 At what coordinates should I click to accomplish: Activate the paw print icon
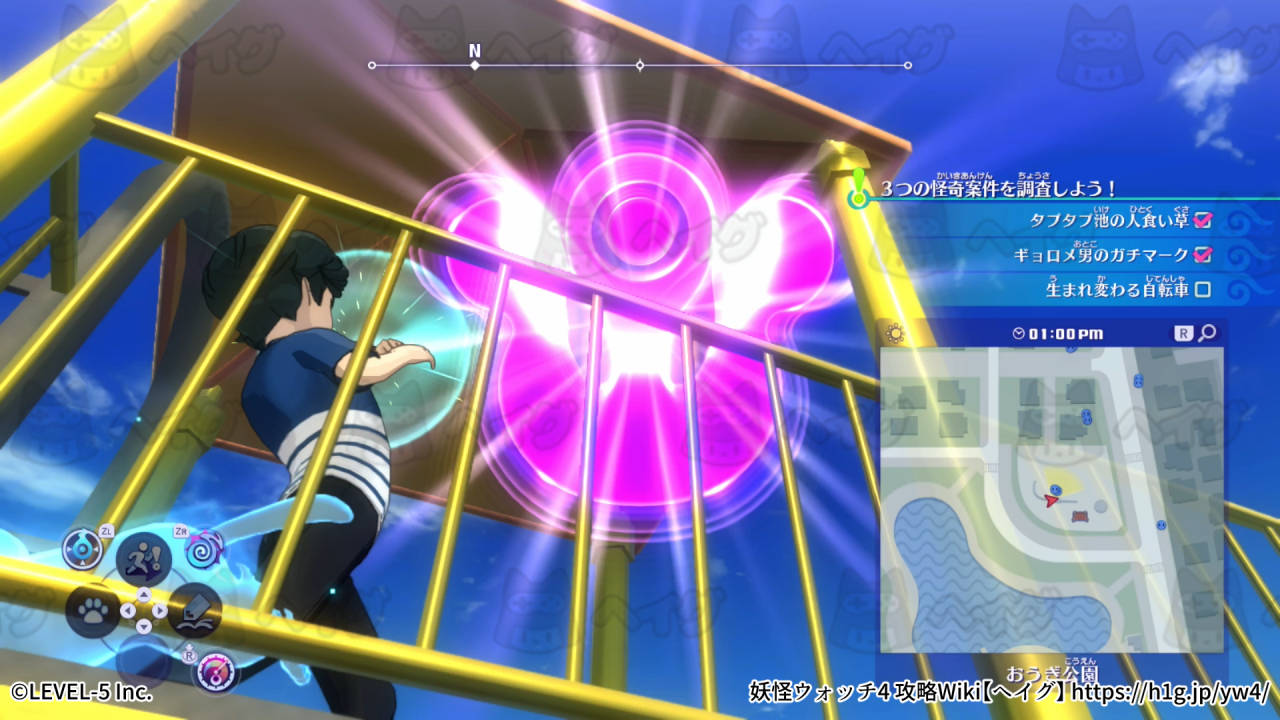tap(92, 611)
